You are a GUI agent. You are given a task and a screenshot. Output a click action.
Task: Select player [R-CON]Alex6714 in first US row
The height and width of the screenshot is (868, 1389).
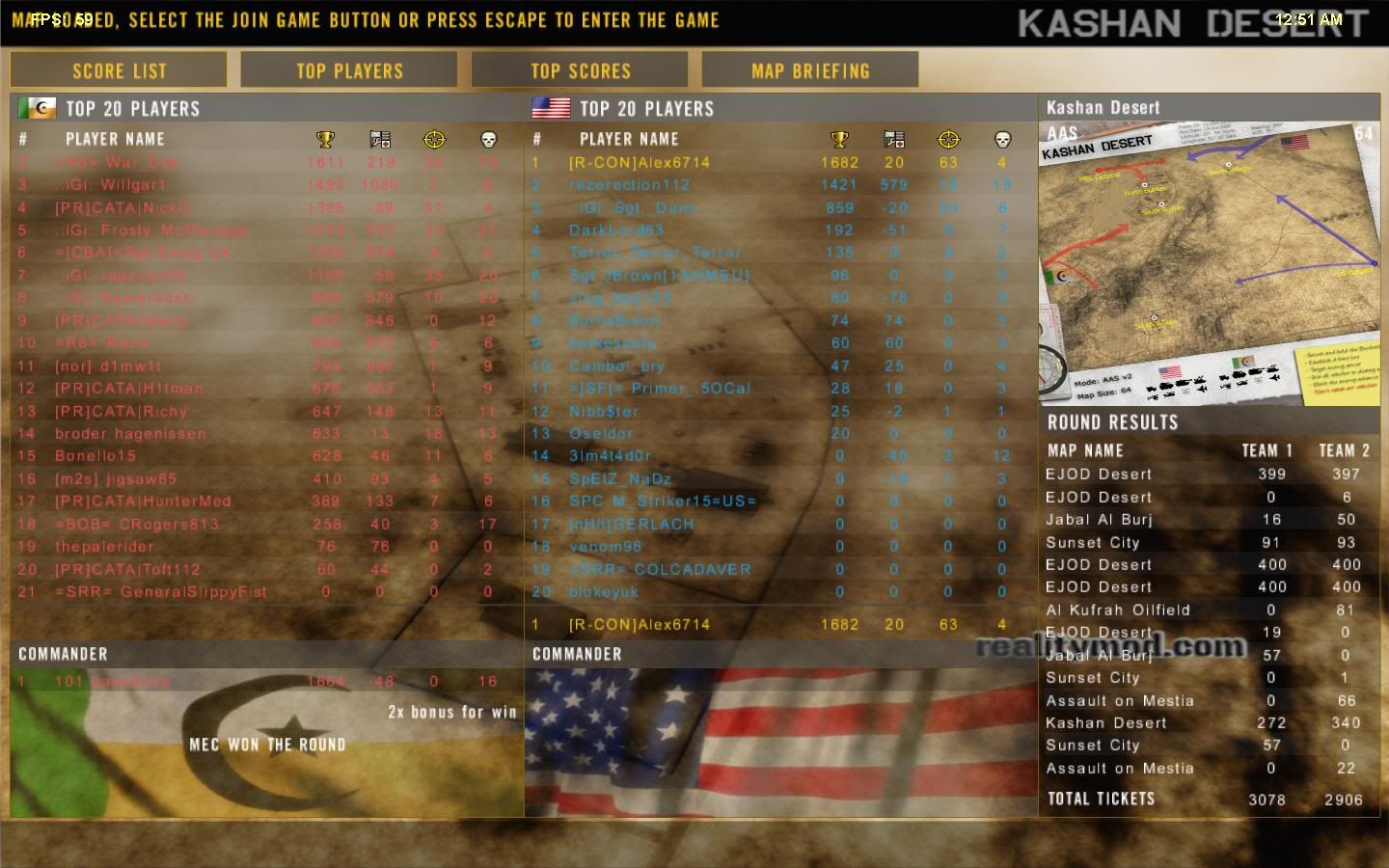tap(640, 163)
